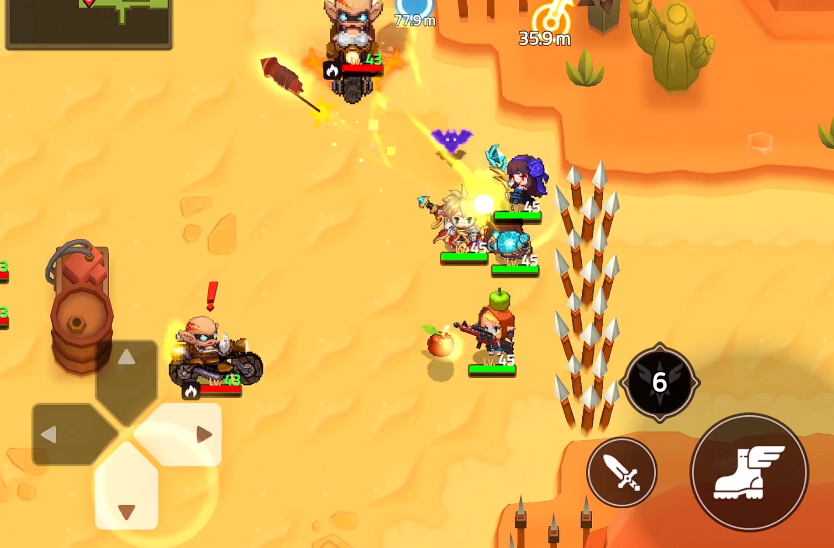Tap the winged boot dash button
Viewport: 834px width, 548px height.
tap(749, 471)
